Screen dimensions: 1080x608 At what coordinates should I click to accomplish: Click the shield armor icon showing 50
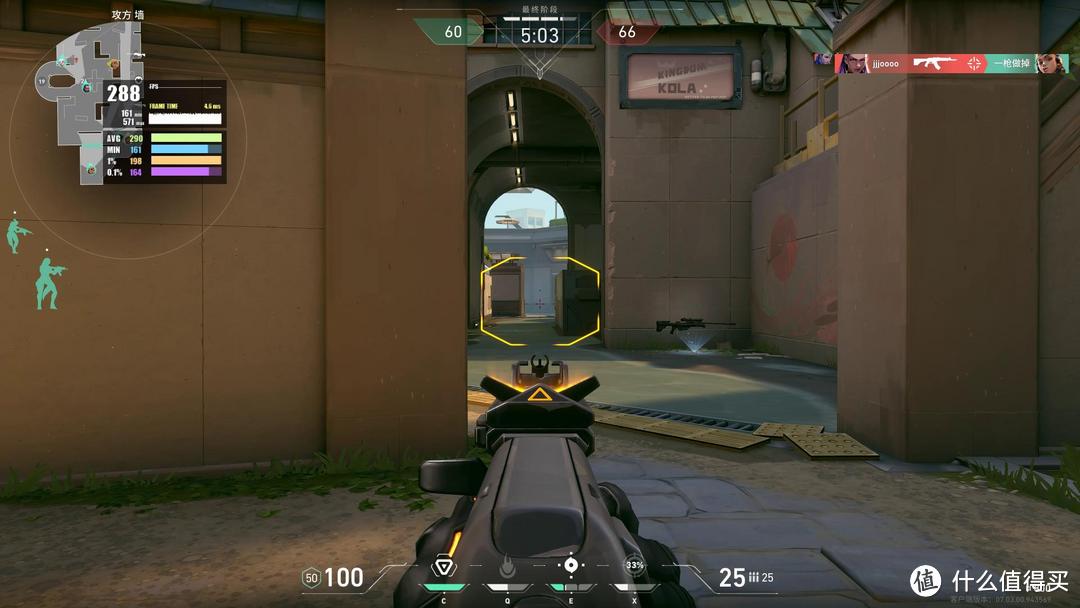(x=311, y=577)
